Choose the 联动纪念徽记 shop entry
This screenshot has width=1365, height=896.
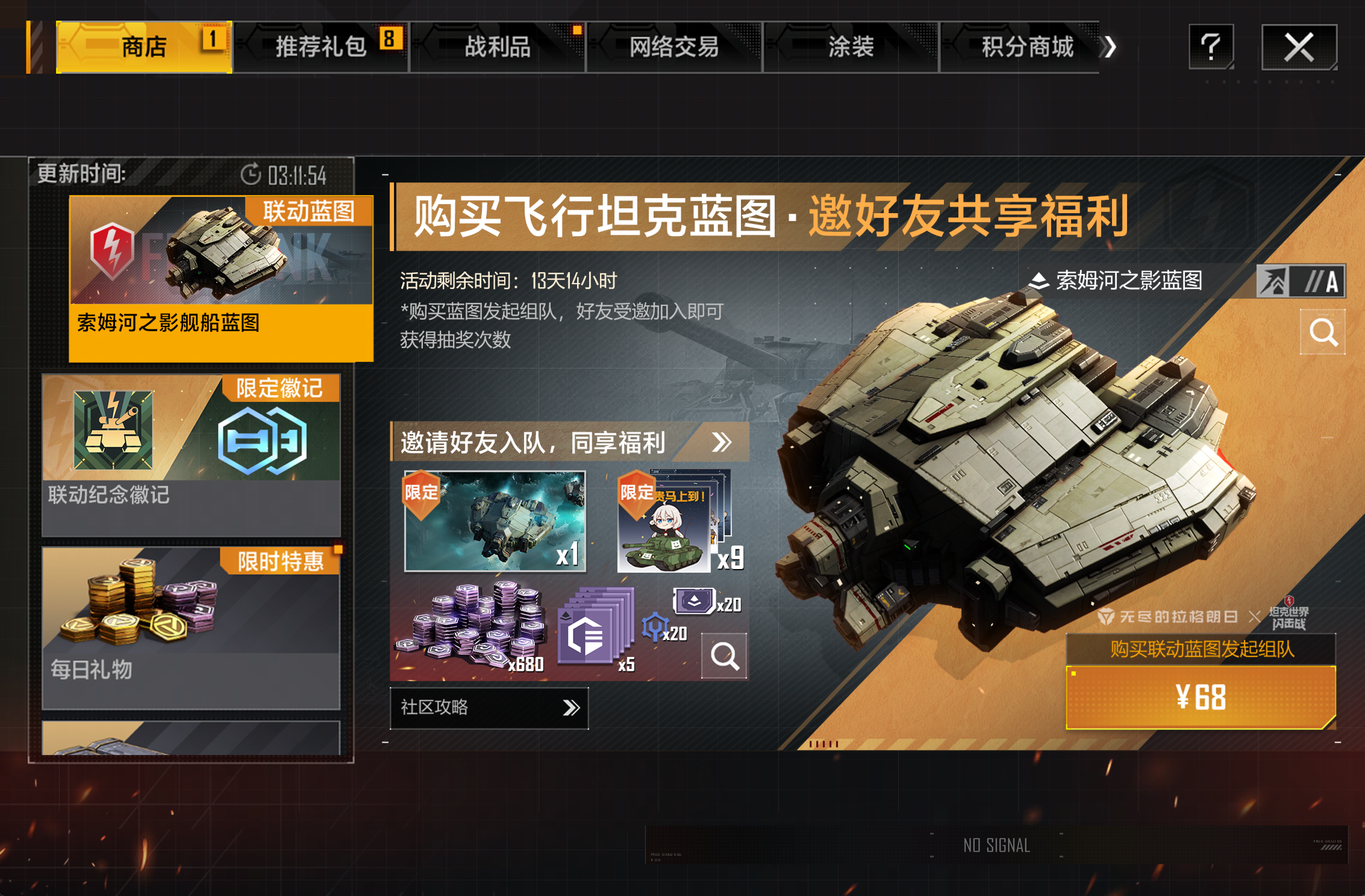(191, 455)
